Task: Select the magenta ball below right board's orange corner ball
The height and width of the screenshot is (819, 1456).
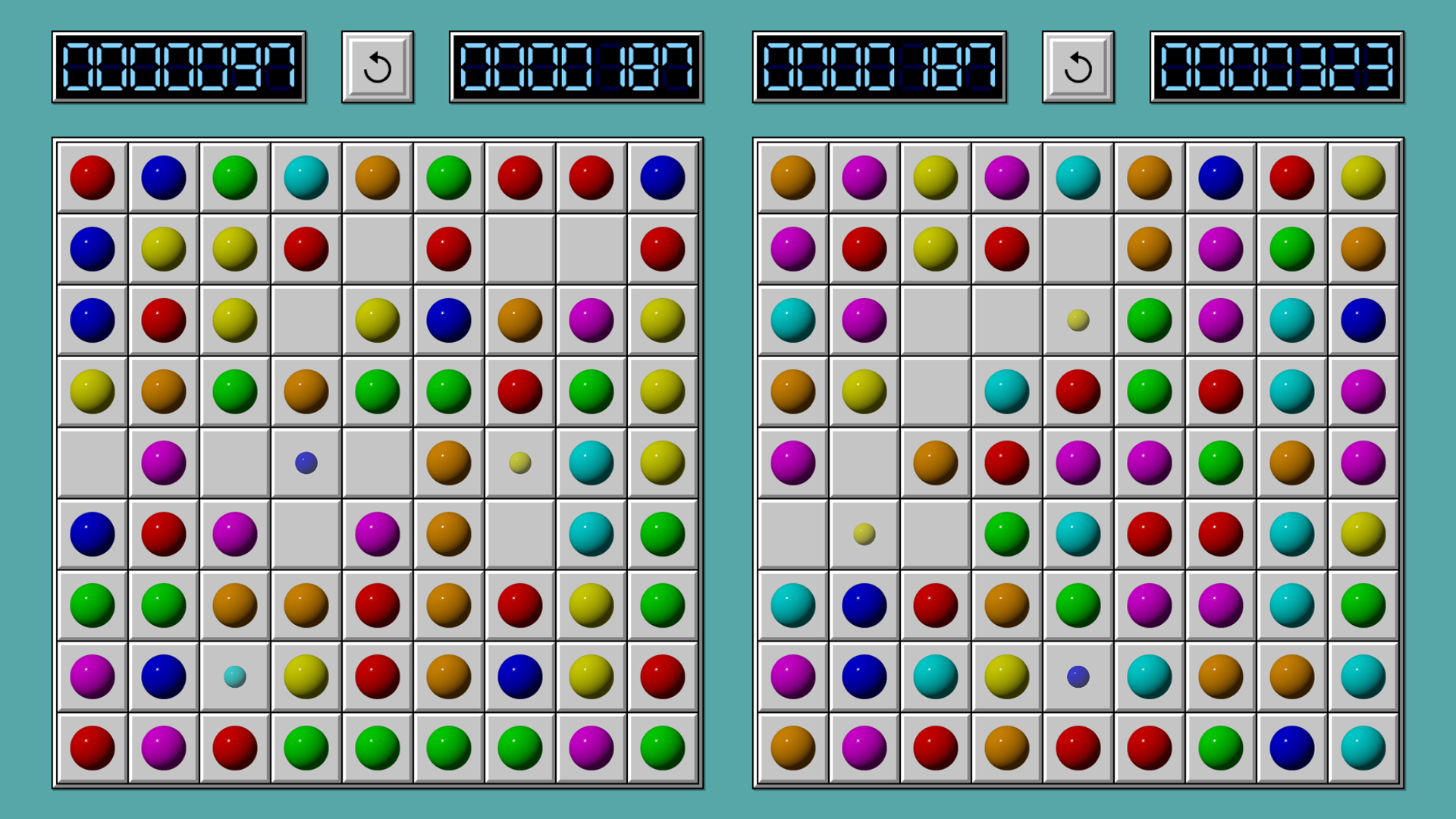Action: pos(792,248)
